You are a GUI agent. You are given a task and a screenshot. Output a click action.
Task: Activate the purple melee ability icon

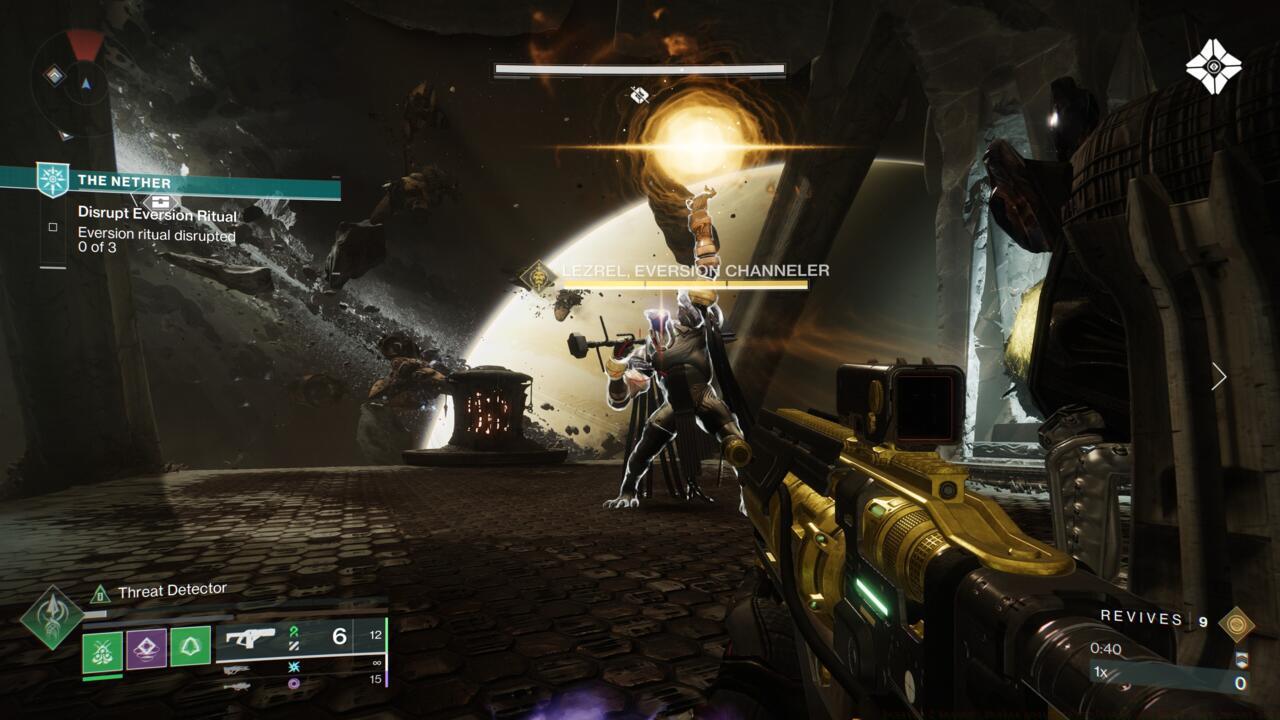[146, 649]
